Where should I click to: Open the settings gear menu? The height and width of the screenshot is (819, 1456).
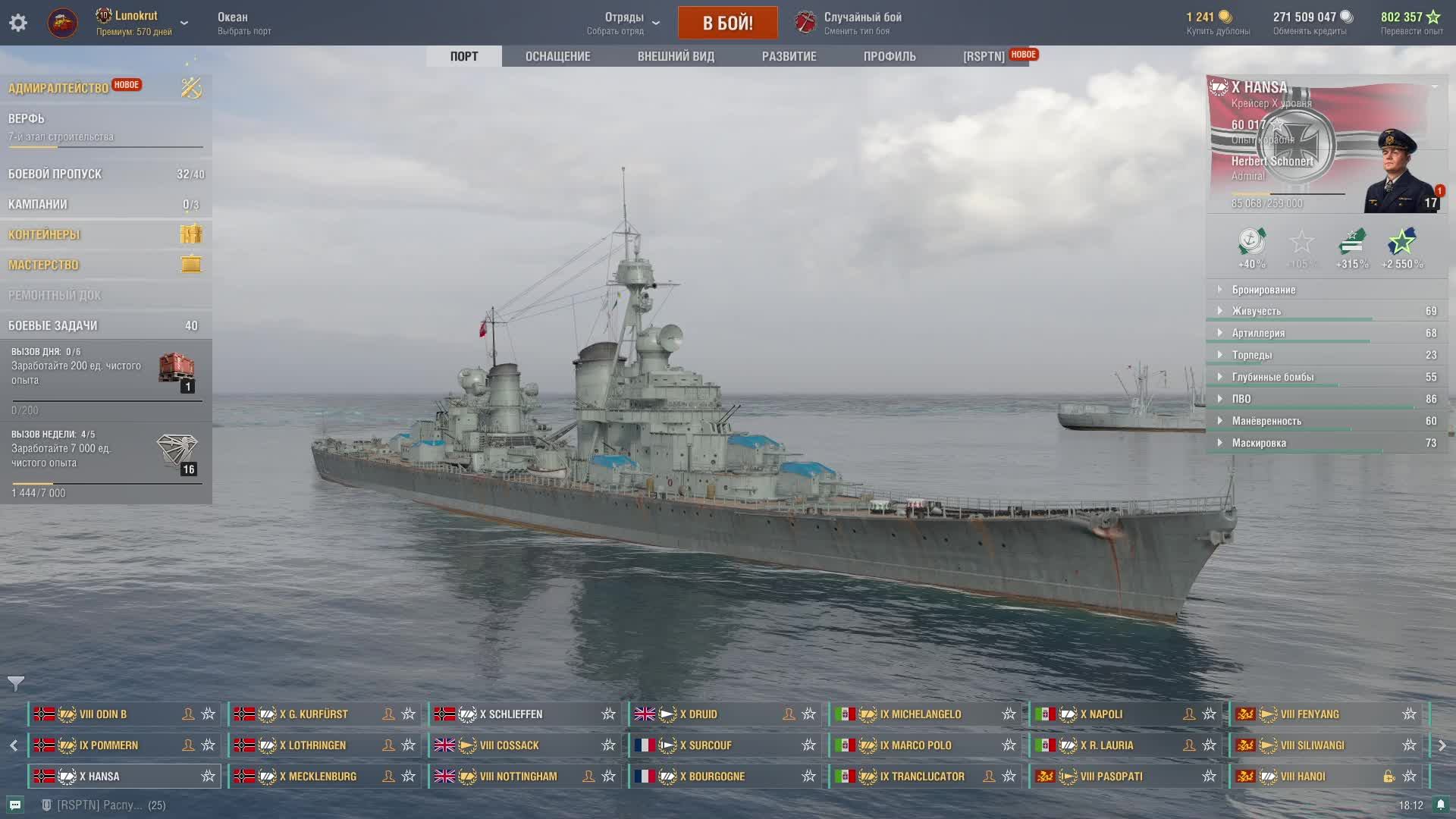click(18, 23)
